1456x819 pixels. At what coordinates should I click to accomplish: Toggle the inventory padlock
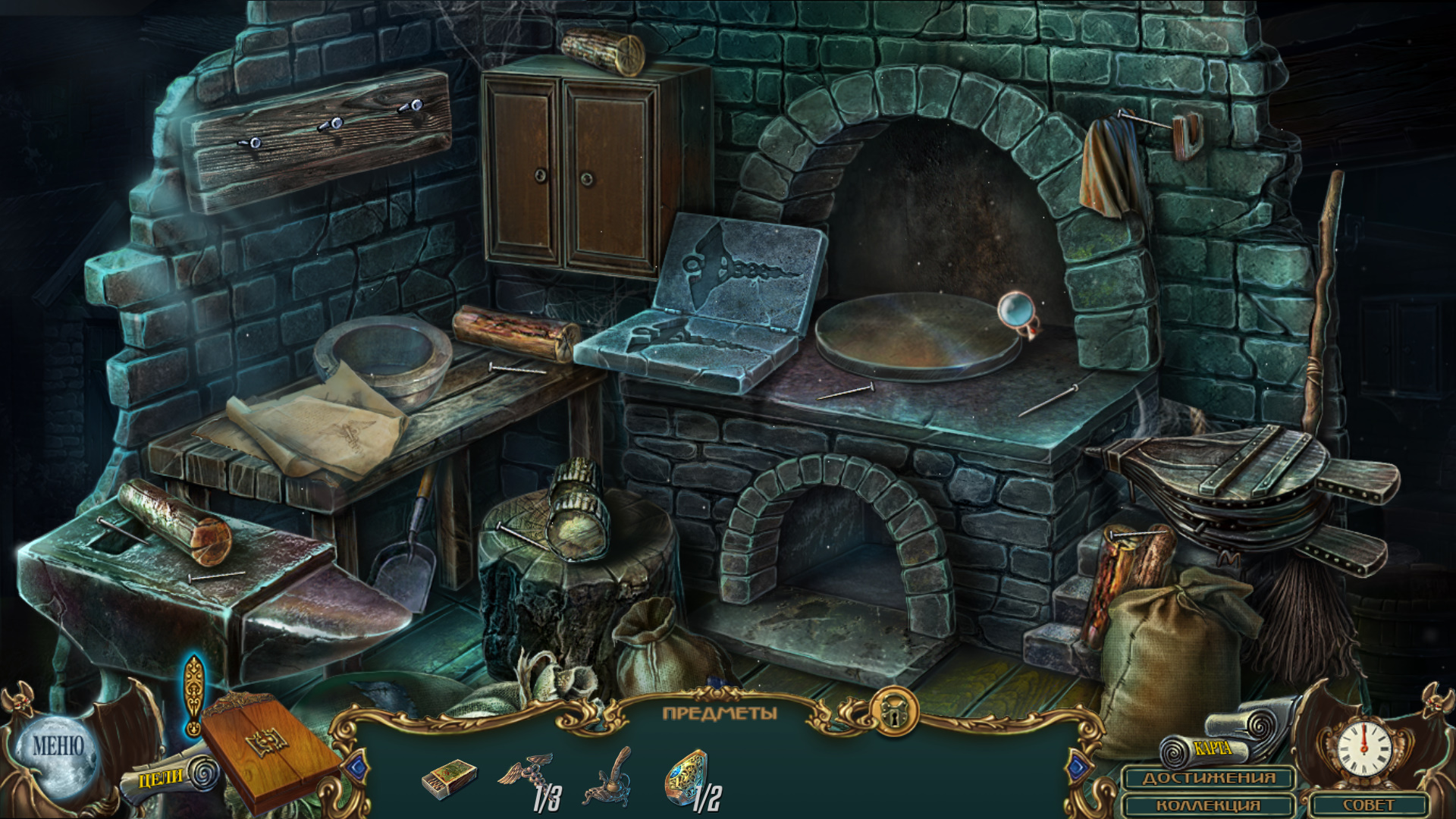[x=894, y=713]
